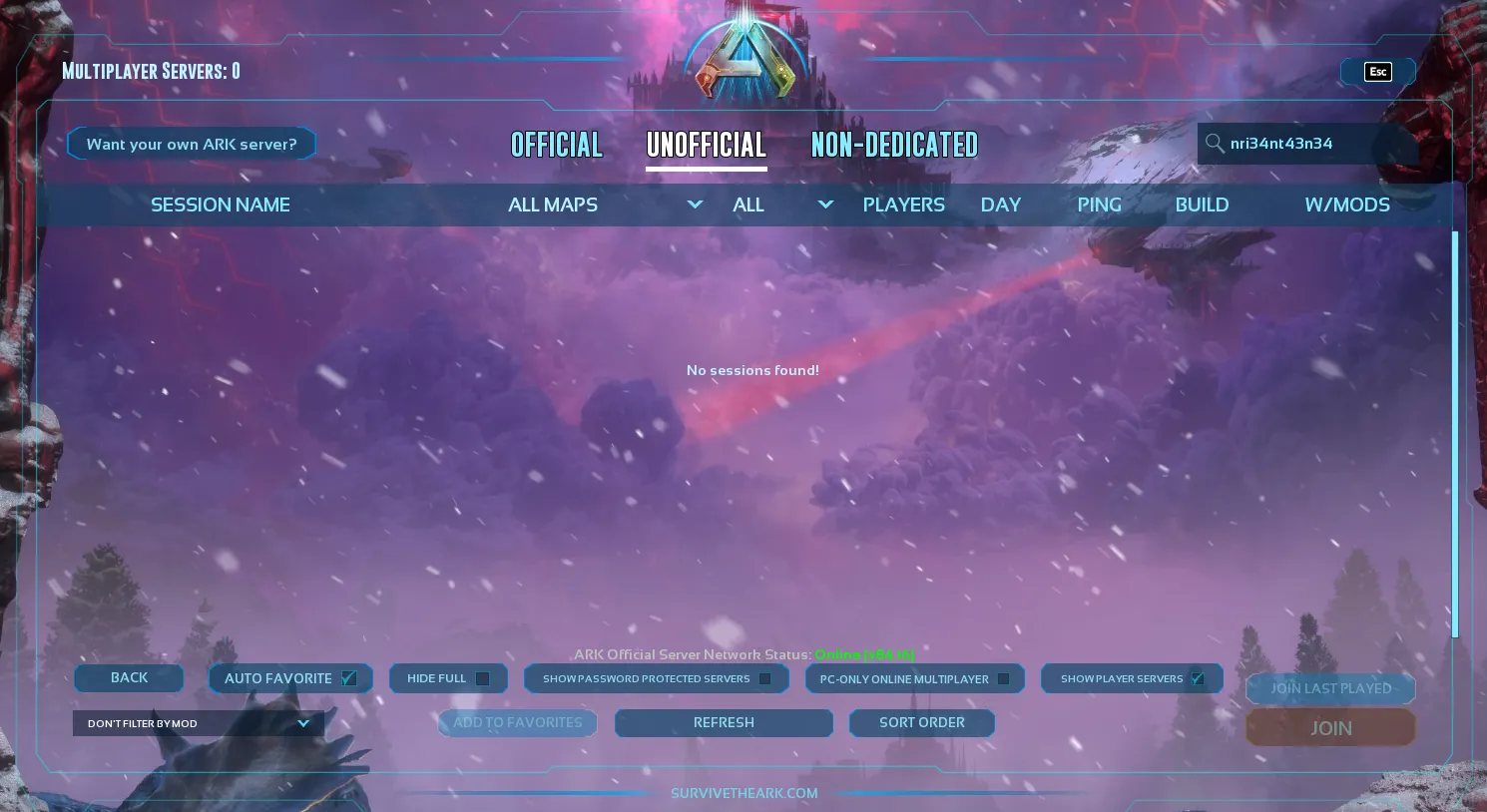This screenshot has height=812, width=1487.
Task: Open the DON'T FILTER BY MOD dropdown
Action: [198, 723]
